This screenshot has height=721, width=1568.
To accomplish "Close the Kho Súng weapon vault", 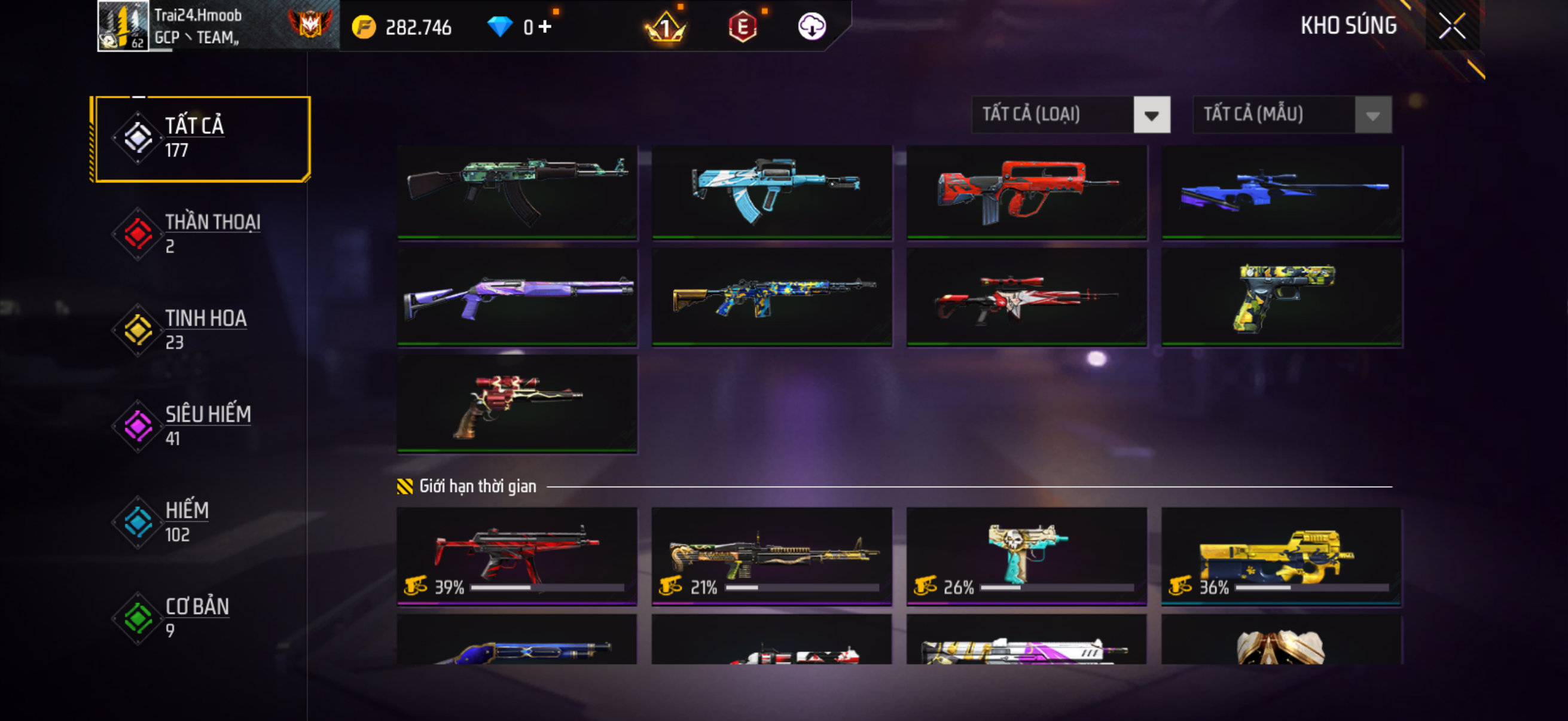I will coord(1451,26).
